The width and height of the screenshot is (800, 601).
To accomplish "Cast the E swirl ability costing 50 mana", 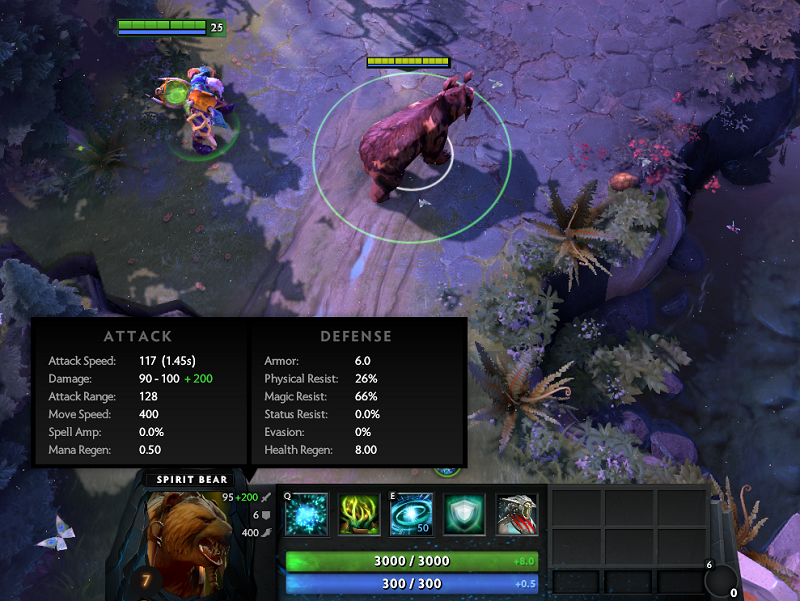I will pyautogui.click(x=411, y=516).
